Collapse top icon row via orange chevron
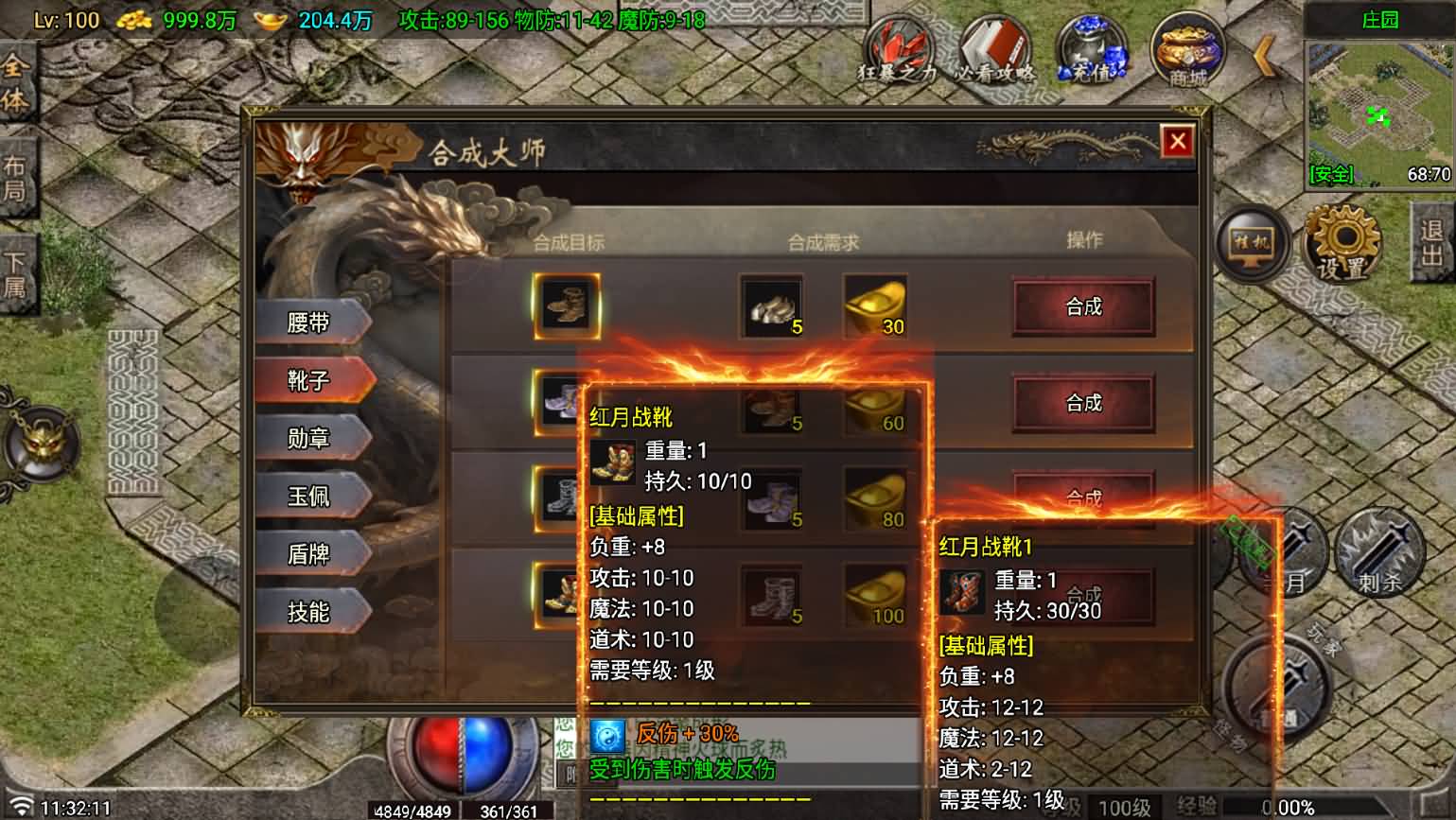This screenshot has width=1456, height=820. click(x=1262, y=57)
